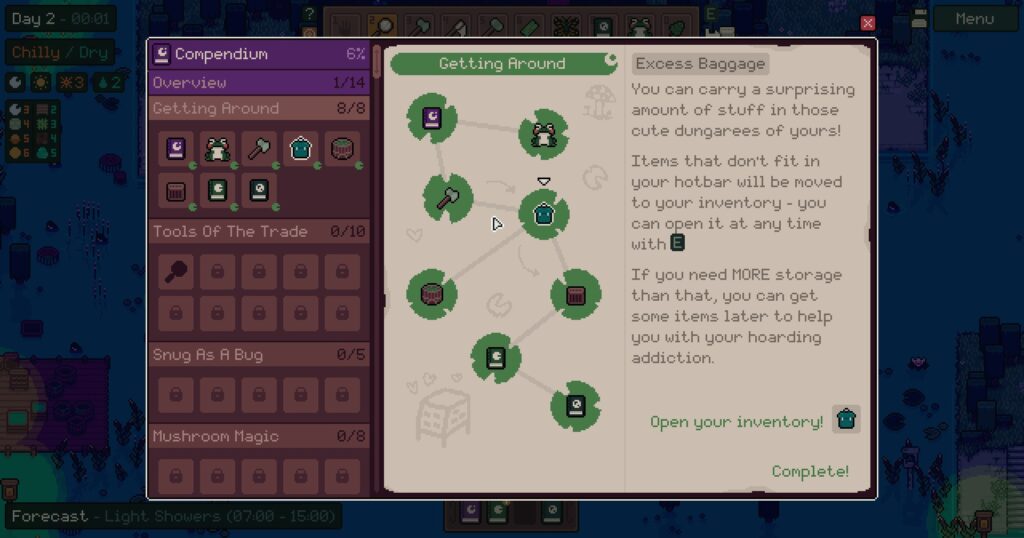Screen dimensions: 1024x538
Task: Open the unlocked Tools Of The Trade entry
Action: 176,271
